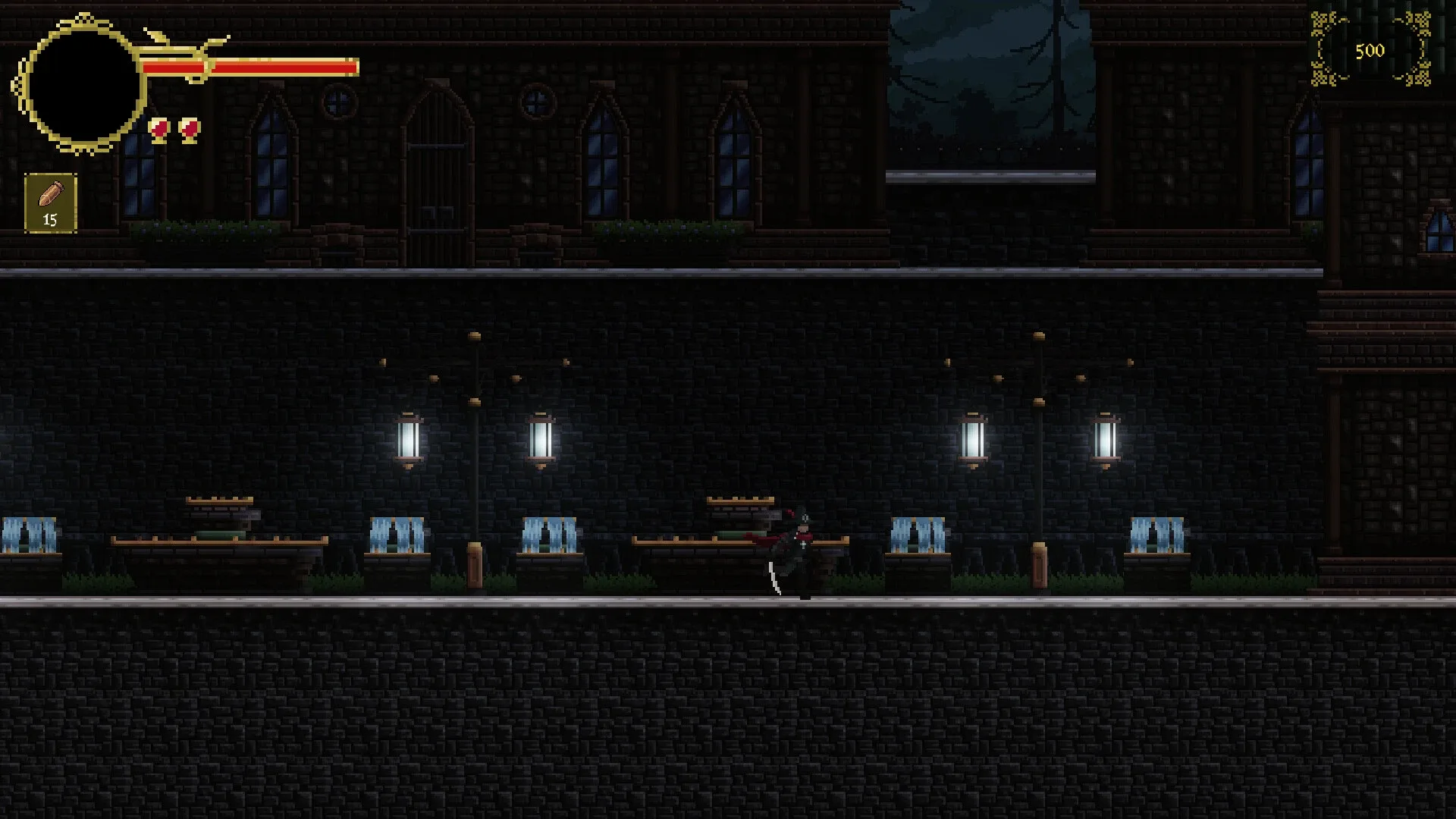Click the rightmost glowing wall lantern
This screenshot has width=1456, height=819.
(1106, 440)
